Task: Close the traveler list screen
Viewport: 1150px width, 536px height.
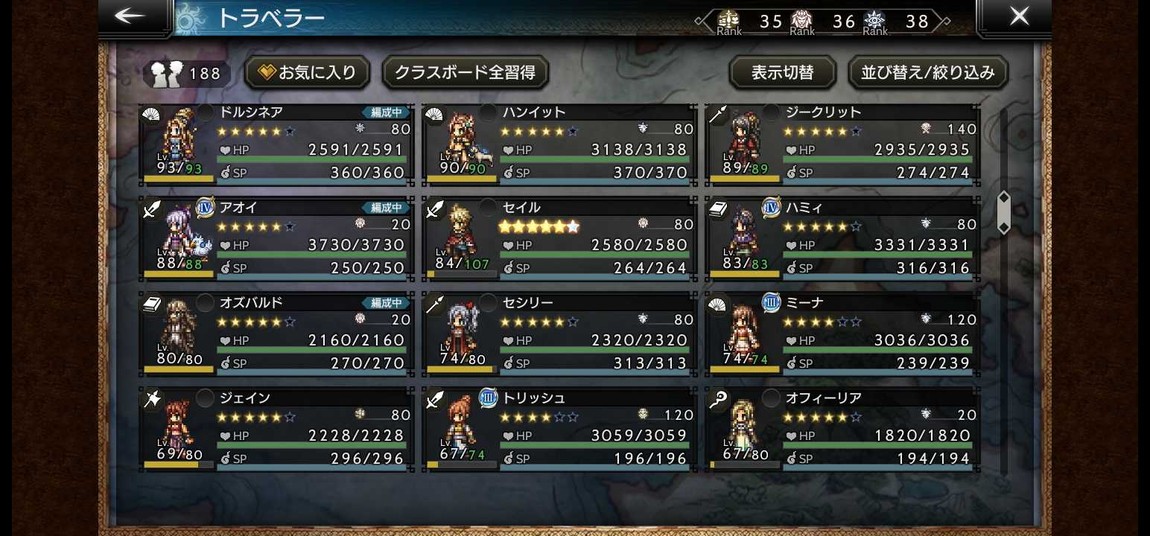Action: tap(1017, 17)
